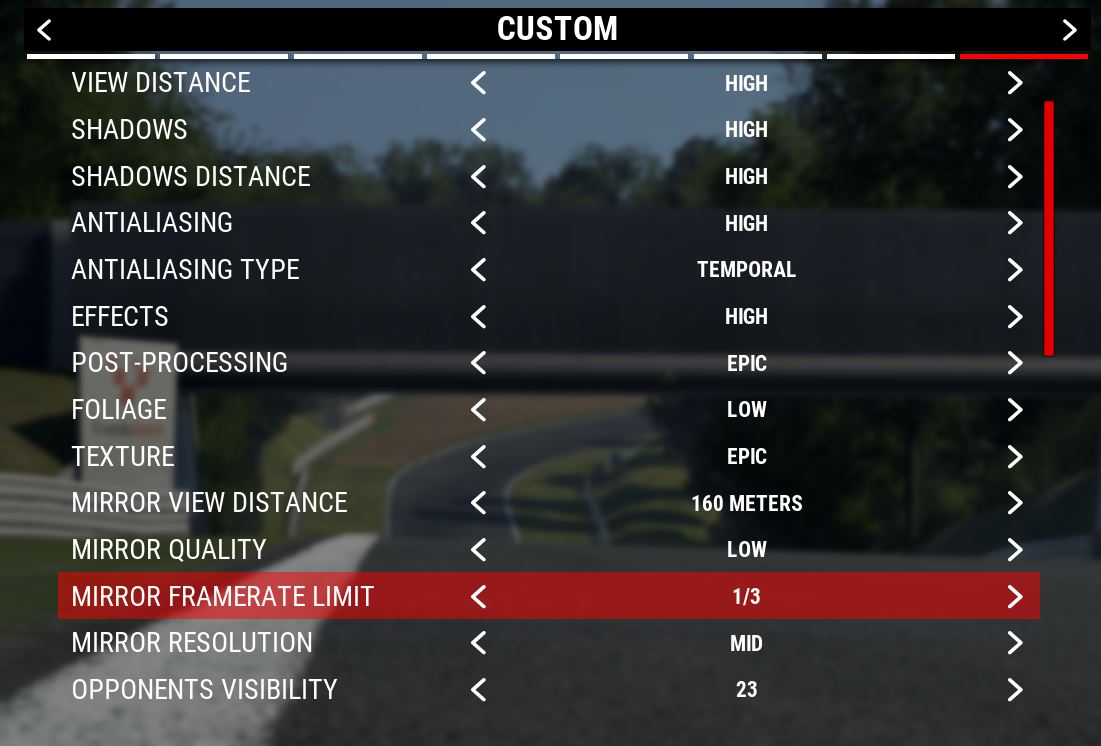Screen dimensions: 1101x746
Task: Lower Texture quality using its left arrow
Action: (478, 457)
